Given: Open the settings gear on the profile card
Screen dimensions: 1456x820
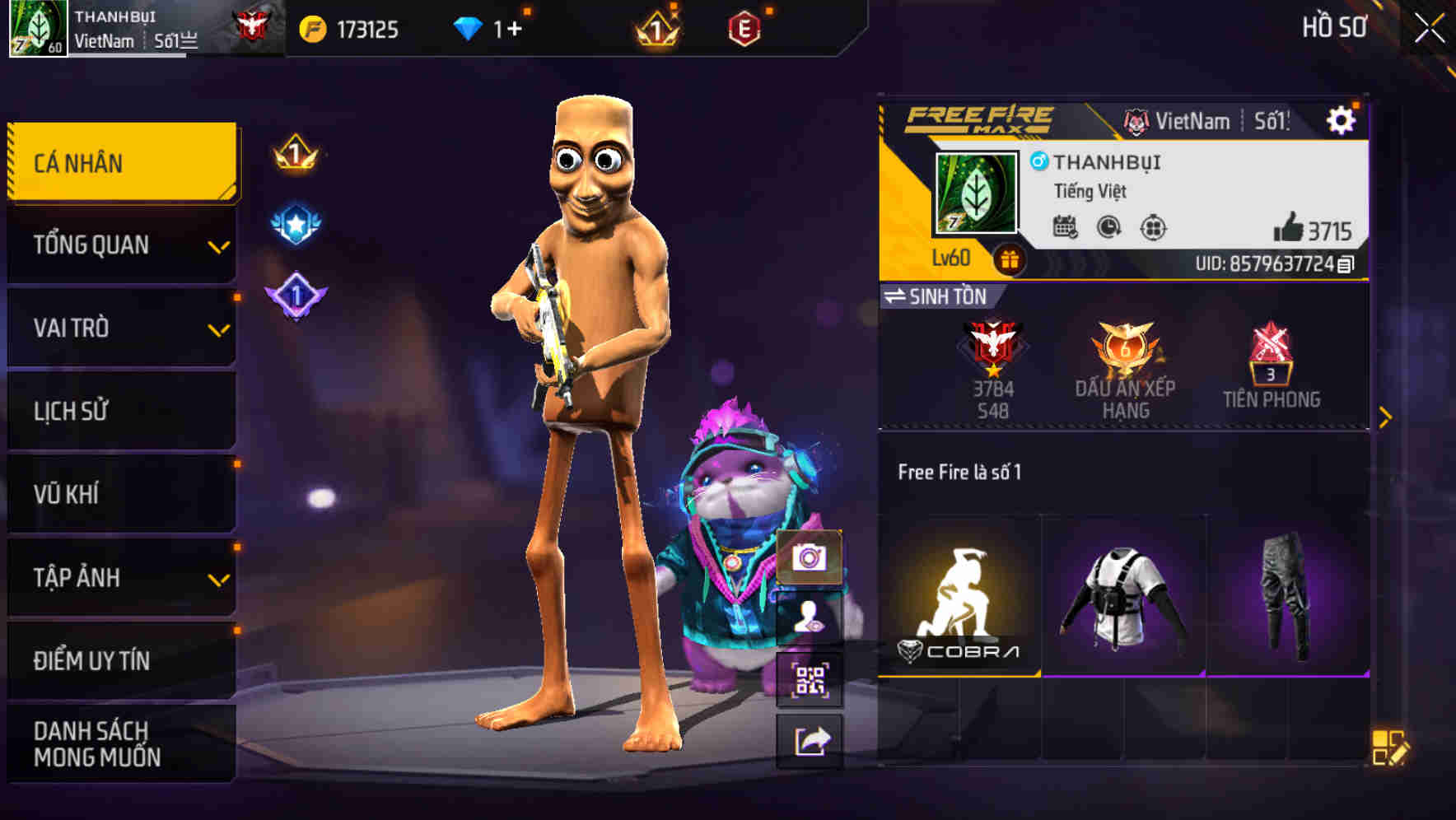Looking at the screenshot, I should tap(1342, 119).
